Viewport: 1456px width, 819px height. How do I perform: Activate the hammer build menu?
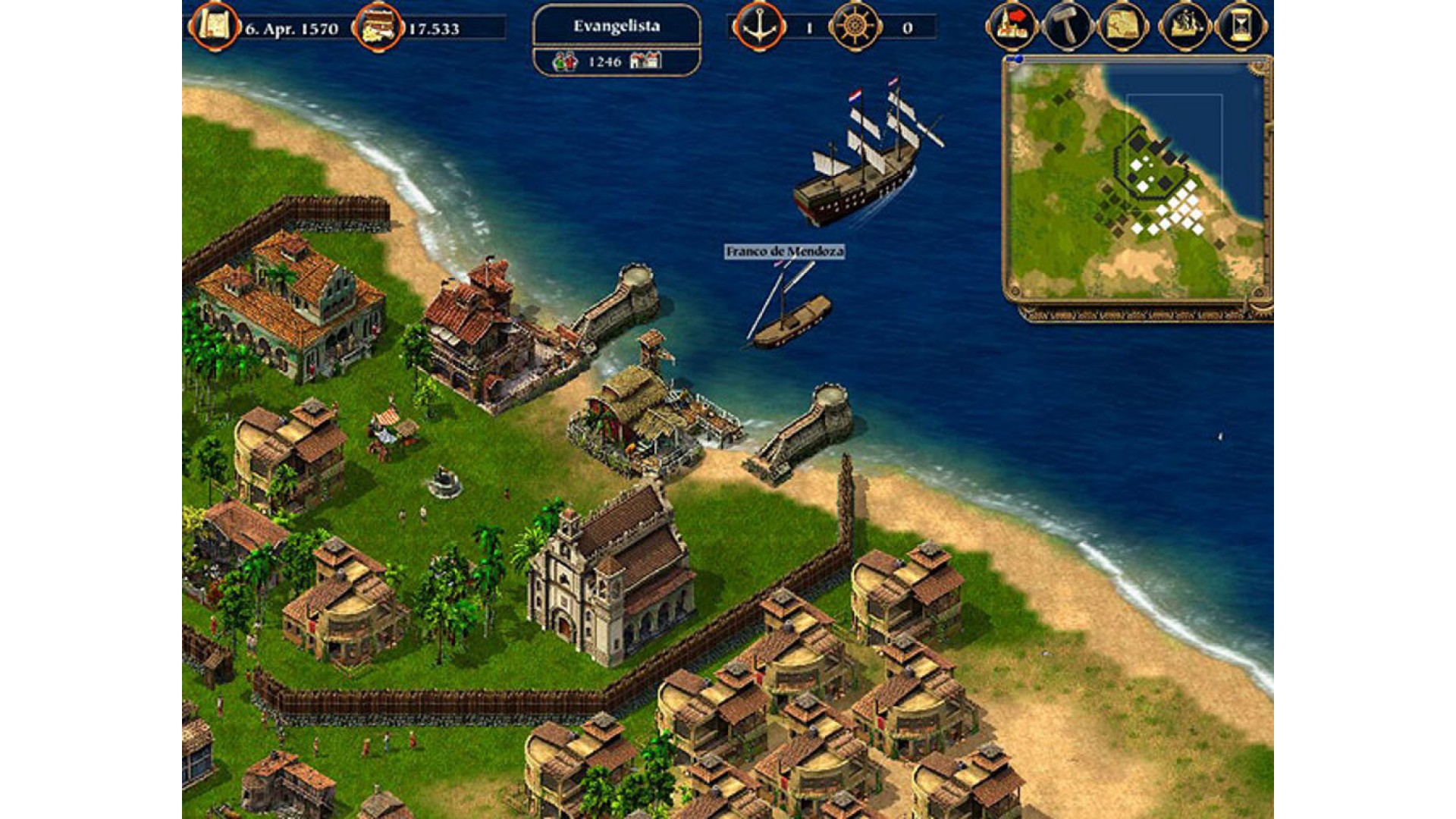point(1068,27)
